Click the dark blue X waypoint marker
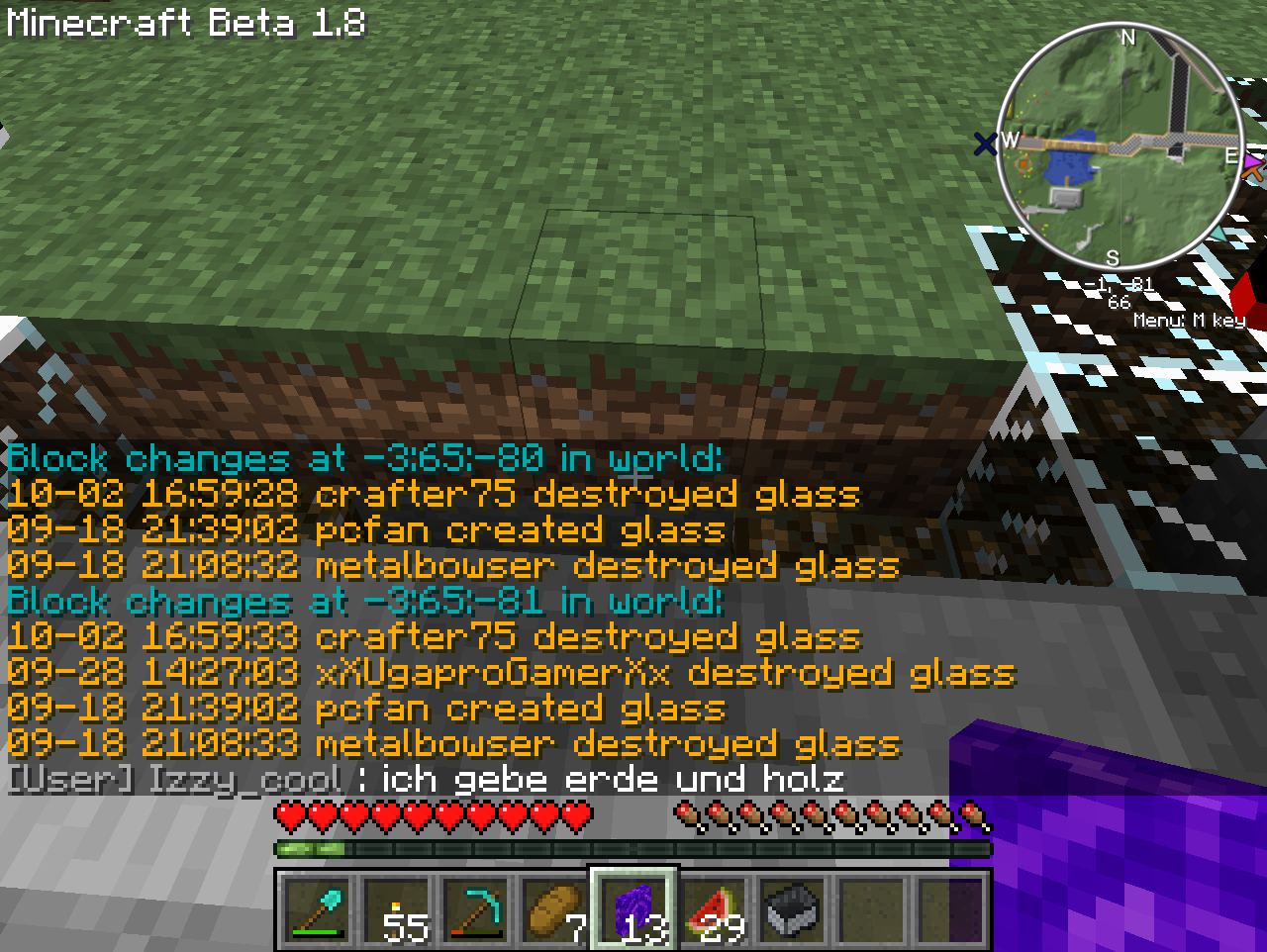 pyautogui.click(x=985, y=145)
